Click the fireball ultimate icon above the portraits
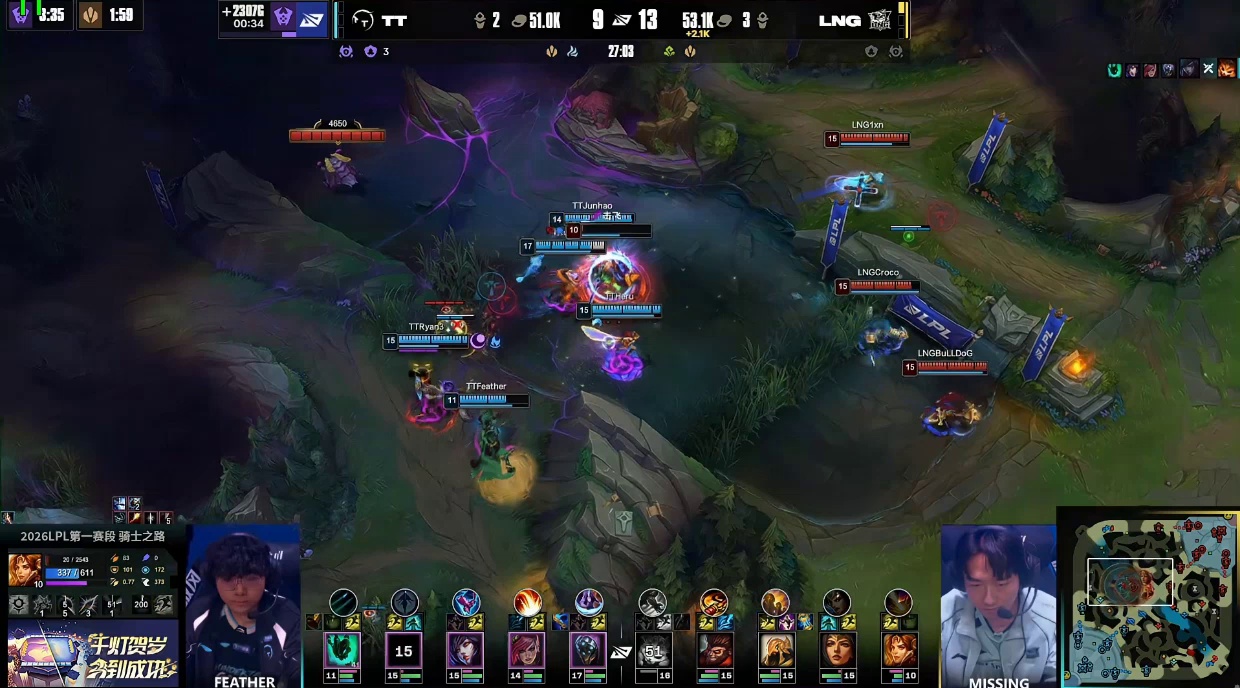 click(x=527, y=602)
